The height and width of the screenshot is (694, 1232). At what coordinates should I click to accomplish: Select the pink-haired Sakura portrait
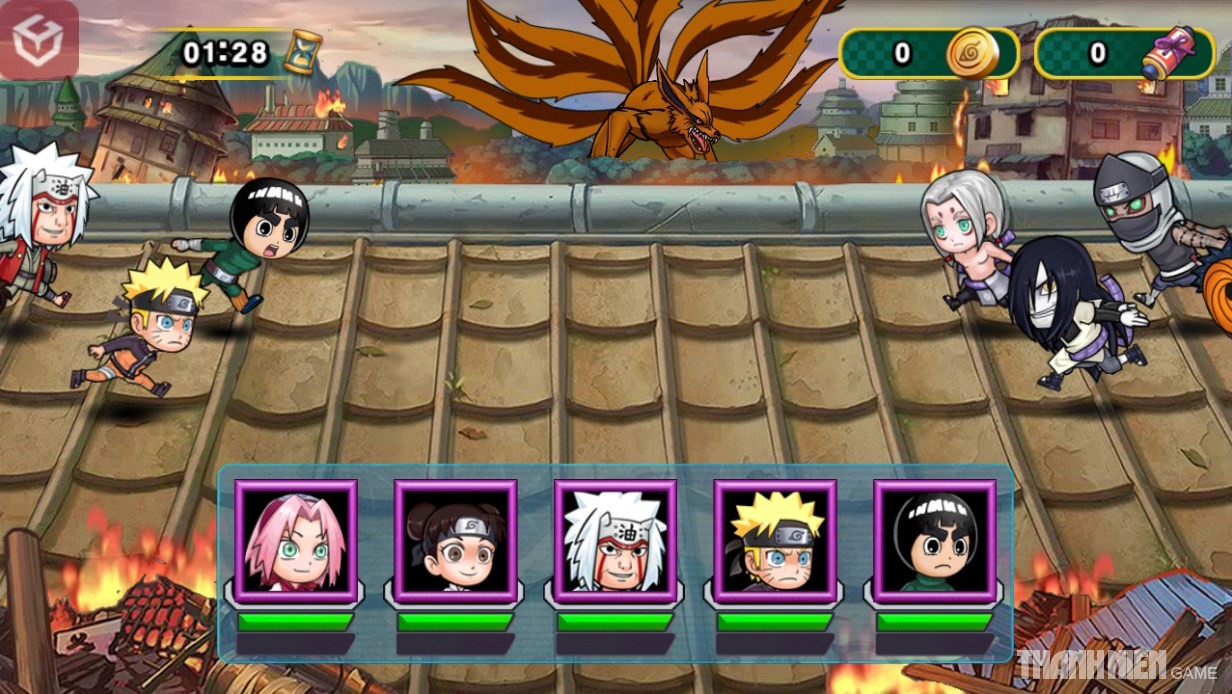(295, 542)
